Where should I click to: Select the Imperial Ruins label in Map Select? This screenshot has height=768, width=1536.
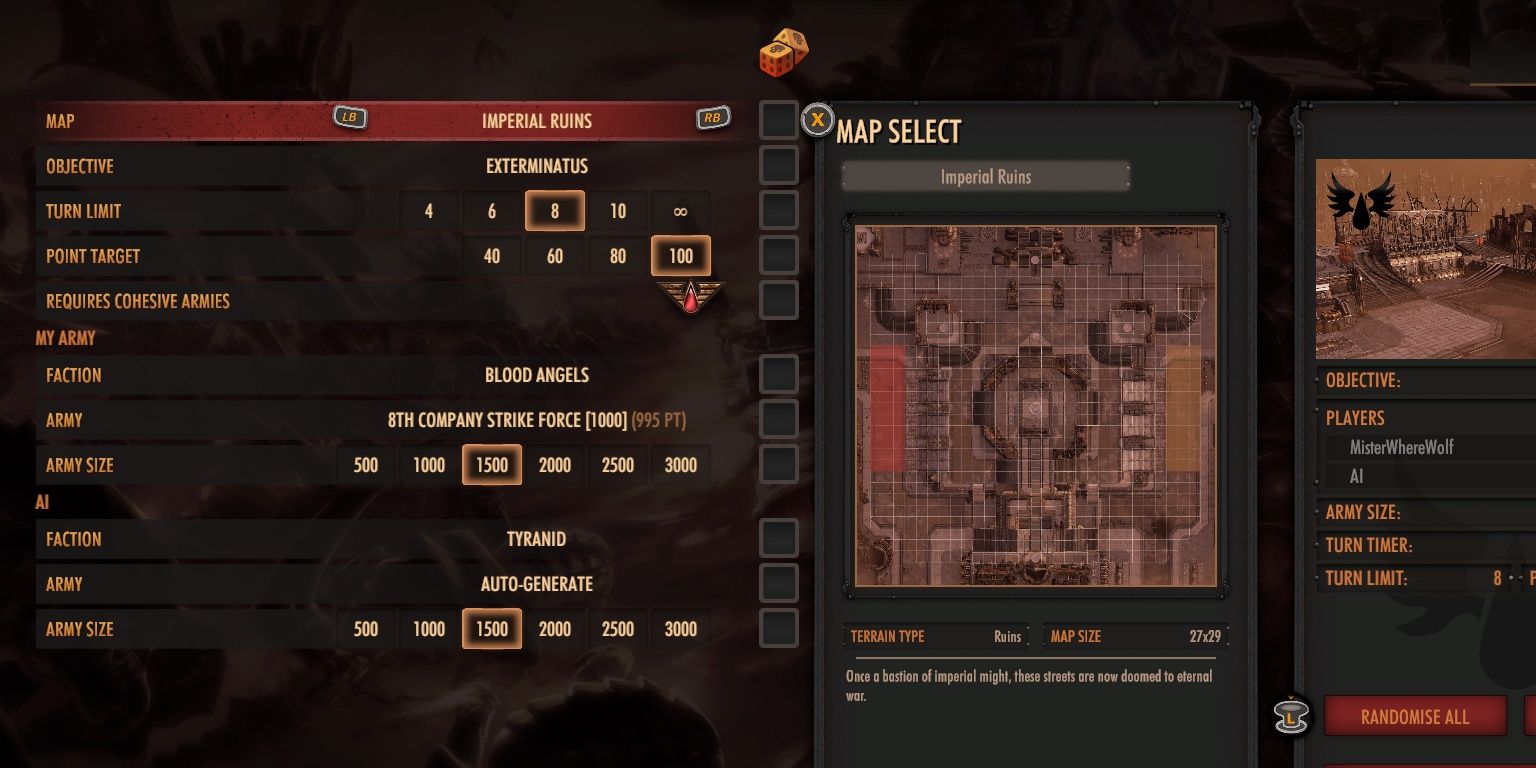click(x=985, y=176)
